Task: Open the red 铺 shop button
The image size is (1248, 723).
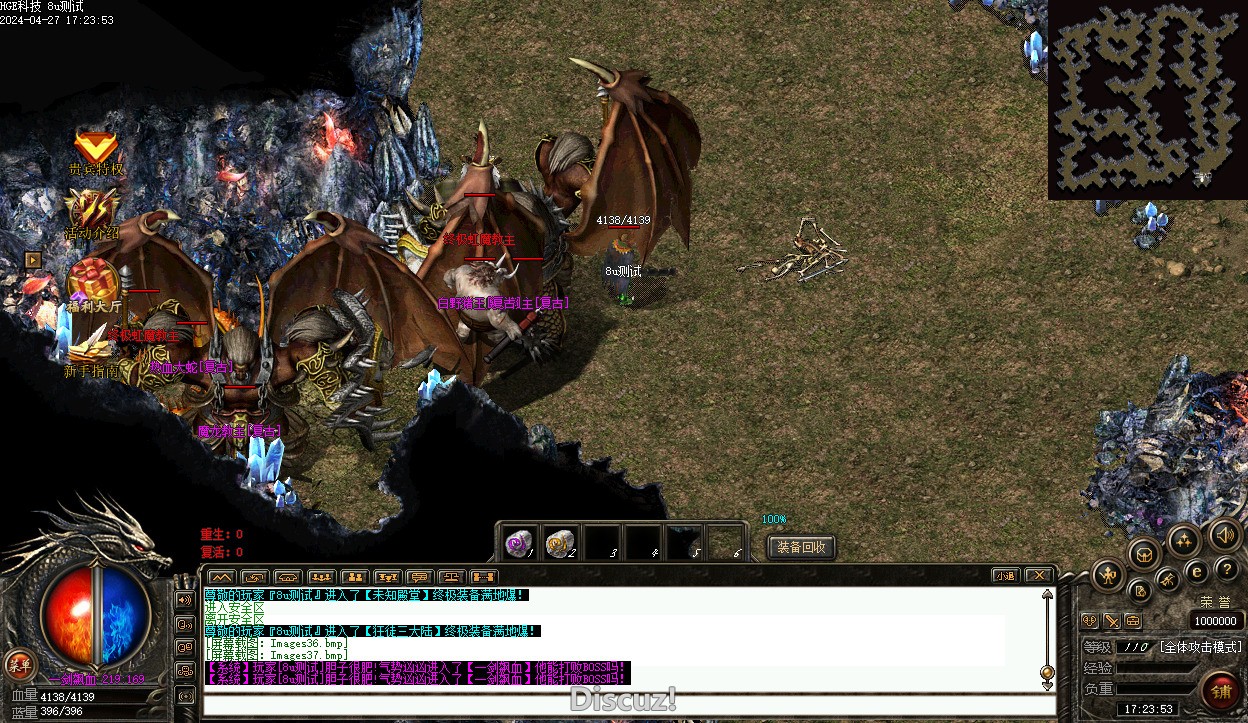Action: click(1220, 690)
